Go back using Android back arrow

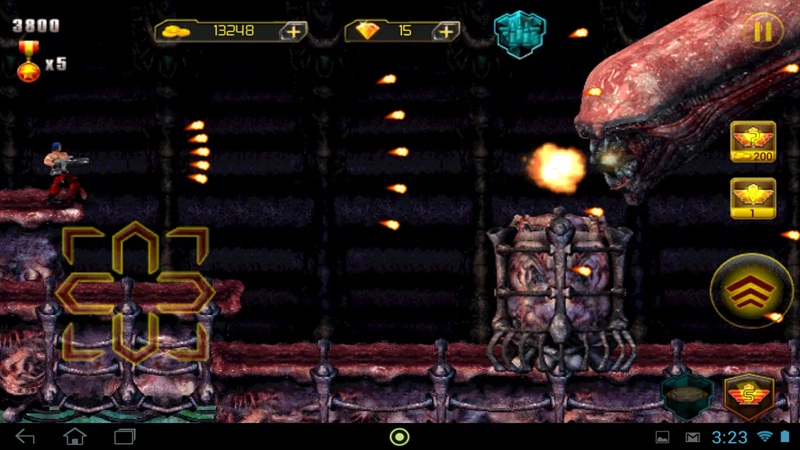coord(26,437)
